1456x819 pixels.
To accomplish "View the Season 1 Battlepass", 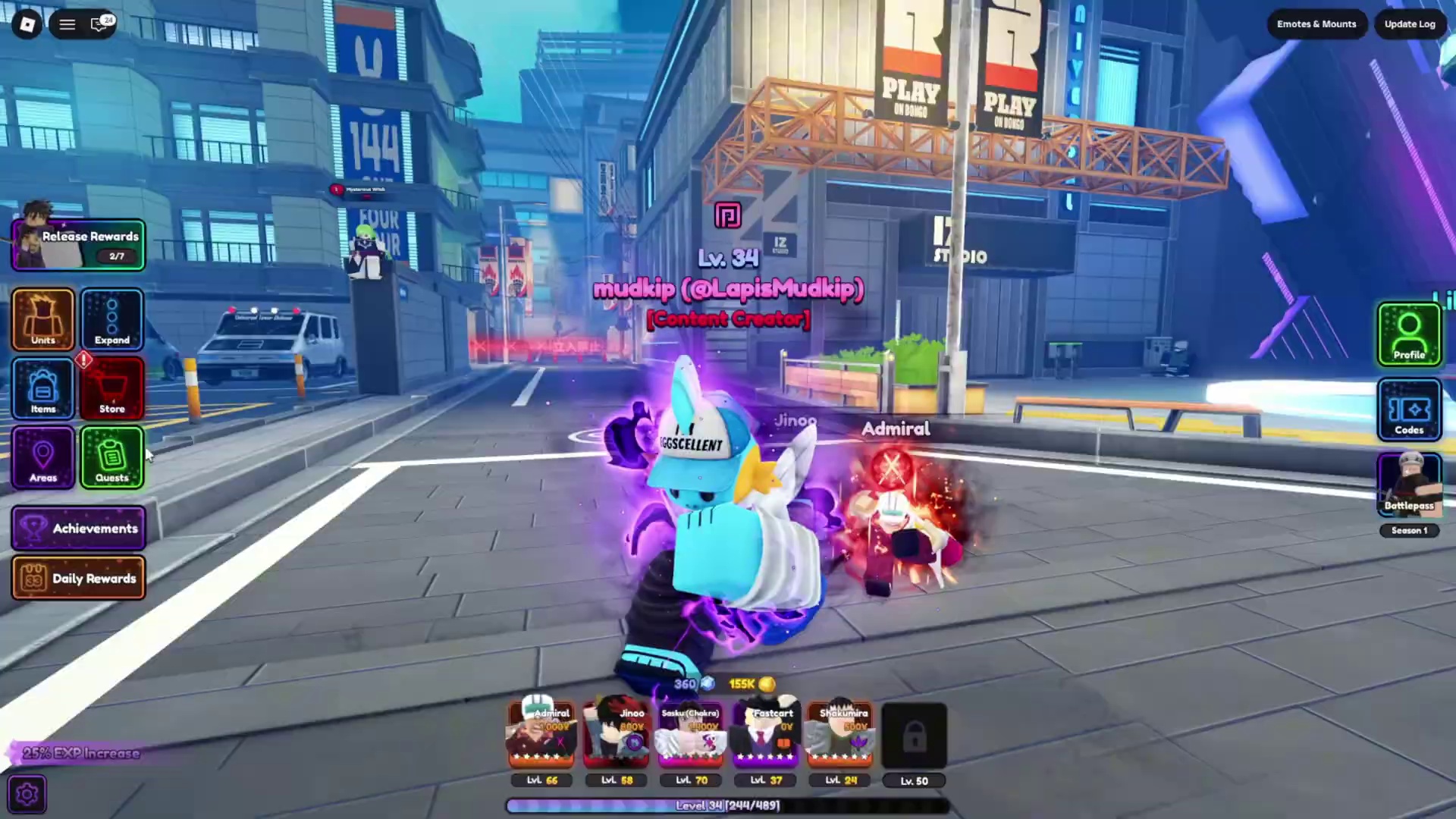I will click(x=1409, y=485).
